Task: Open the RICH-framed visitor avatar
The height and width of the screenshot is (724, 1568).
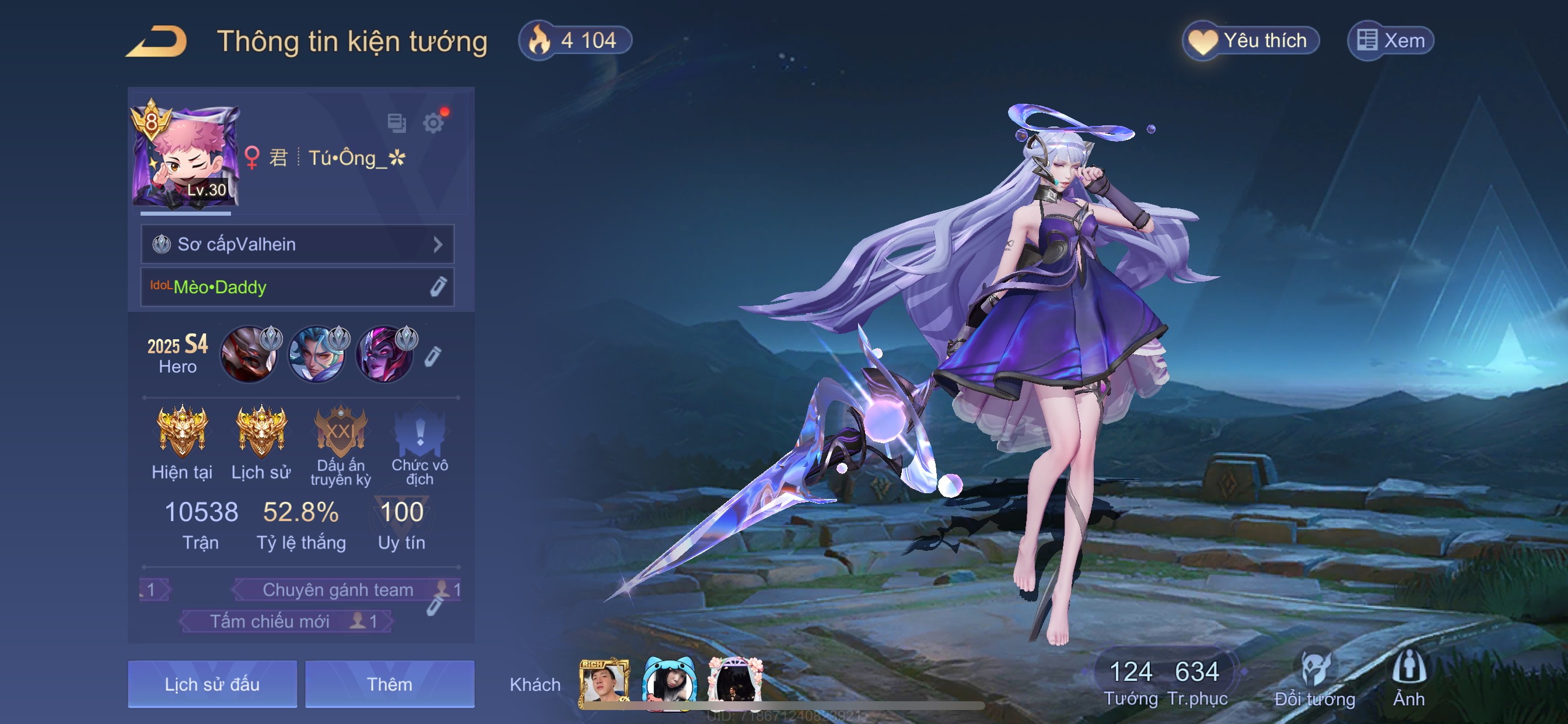Action: pos(603,683)
